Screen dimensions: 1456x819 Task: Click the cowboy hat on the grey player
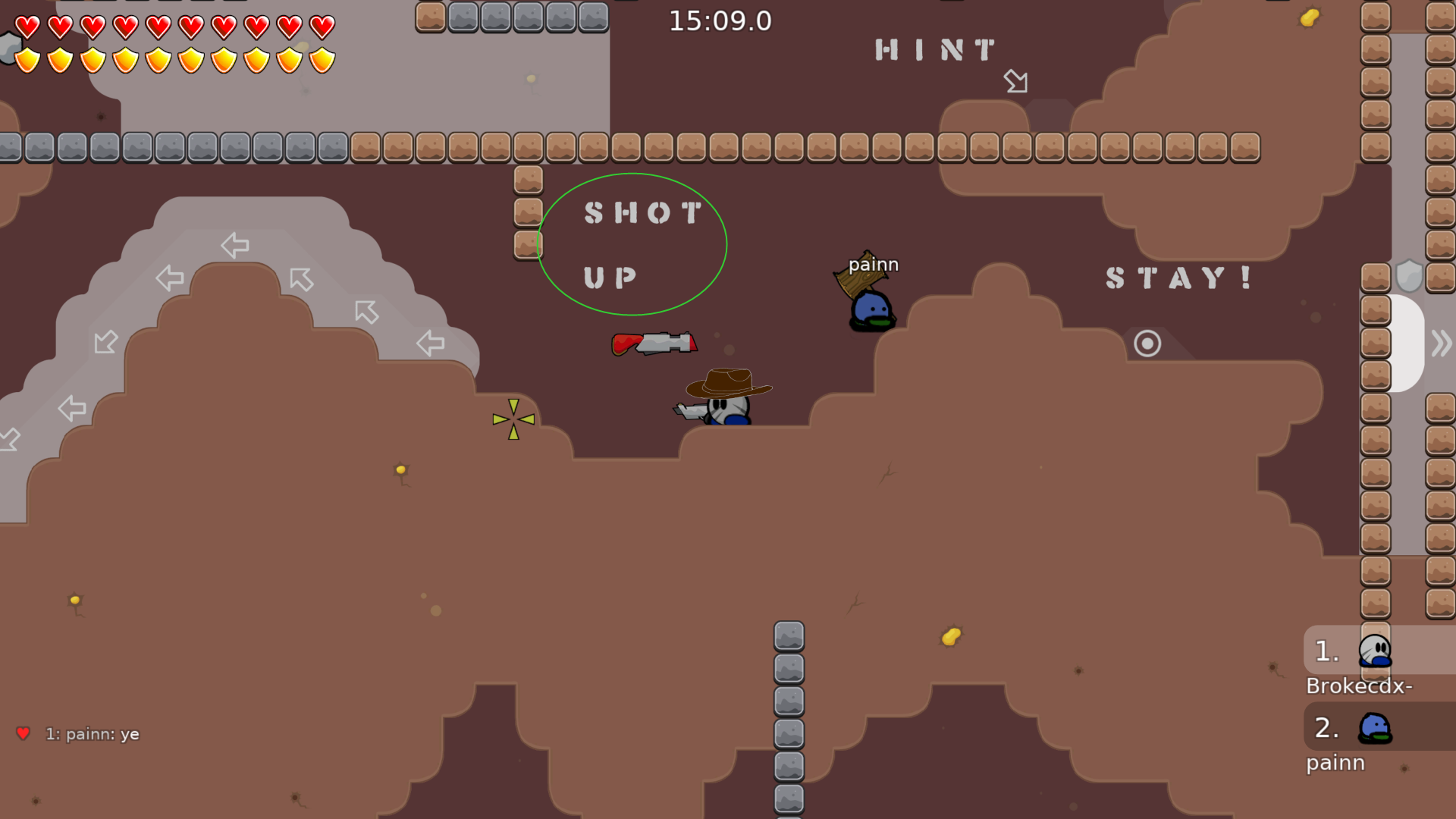726,381
